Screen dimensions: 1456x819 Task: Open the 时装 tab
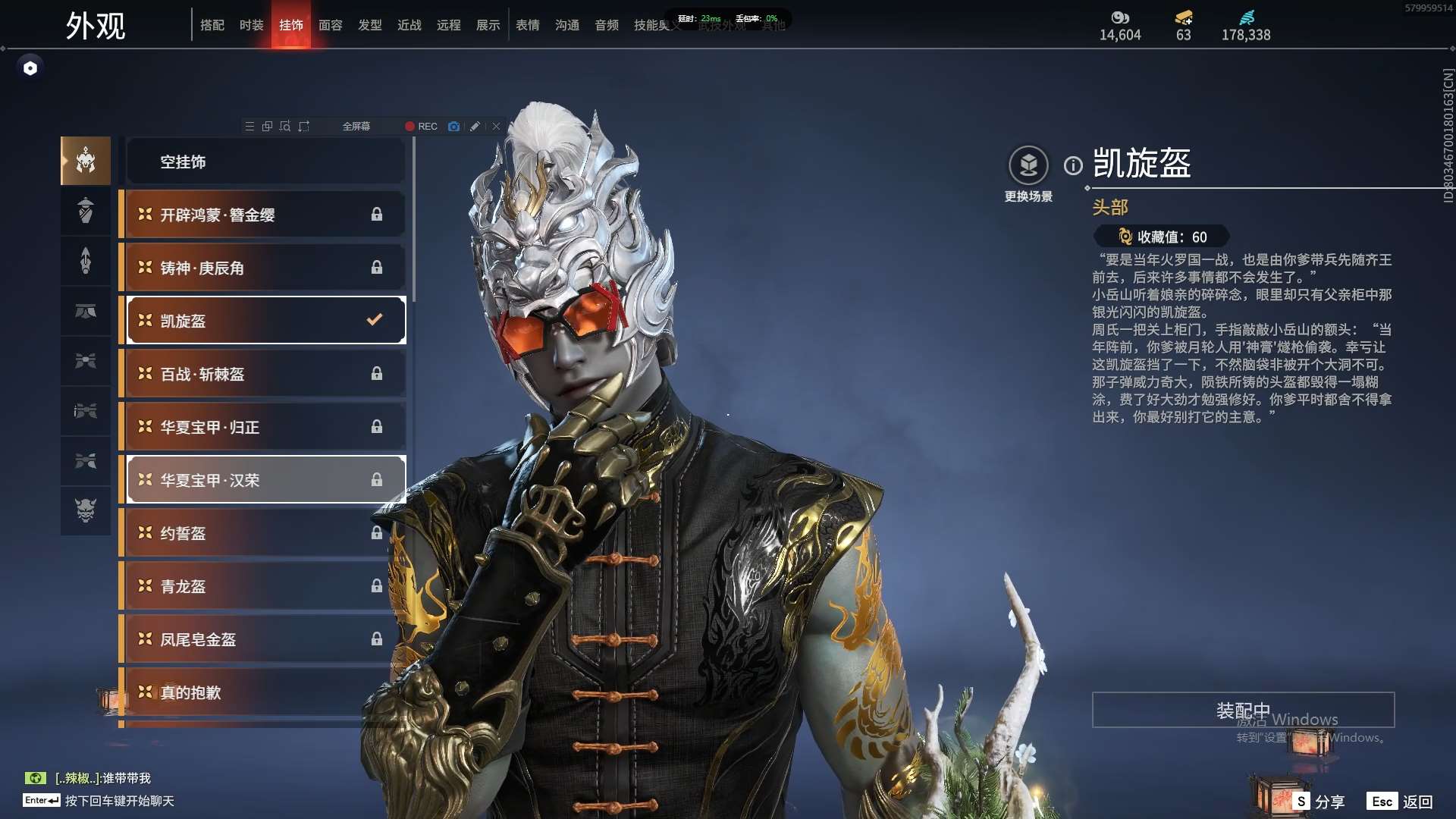point(251,25)
